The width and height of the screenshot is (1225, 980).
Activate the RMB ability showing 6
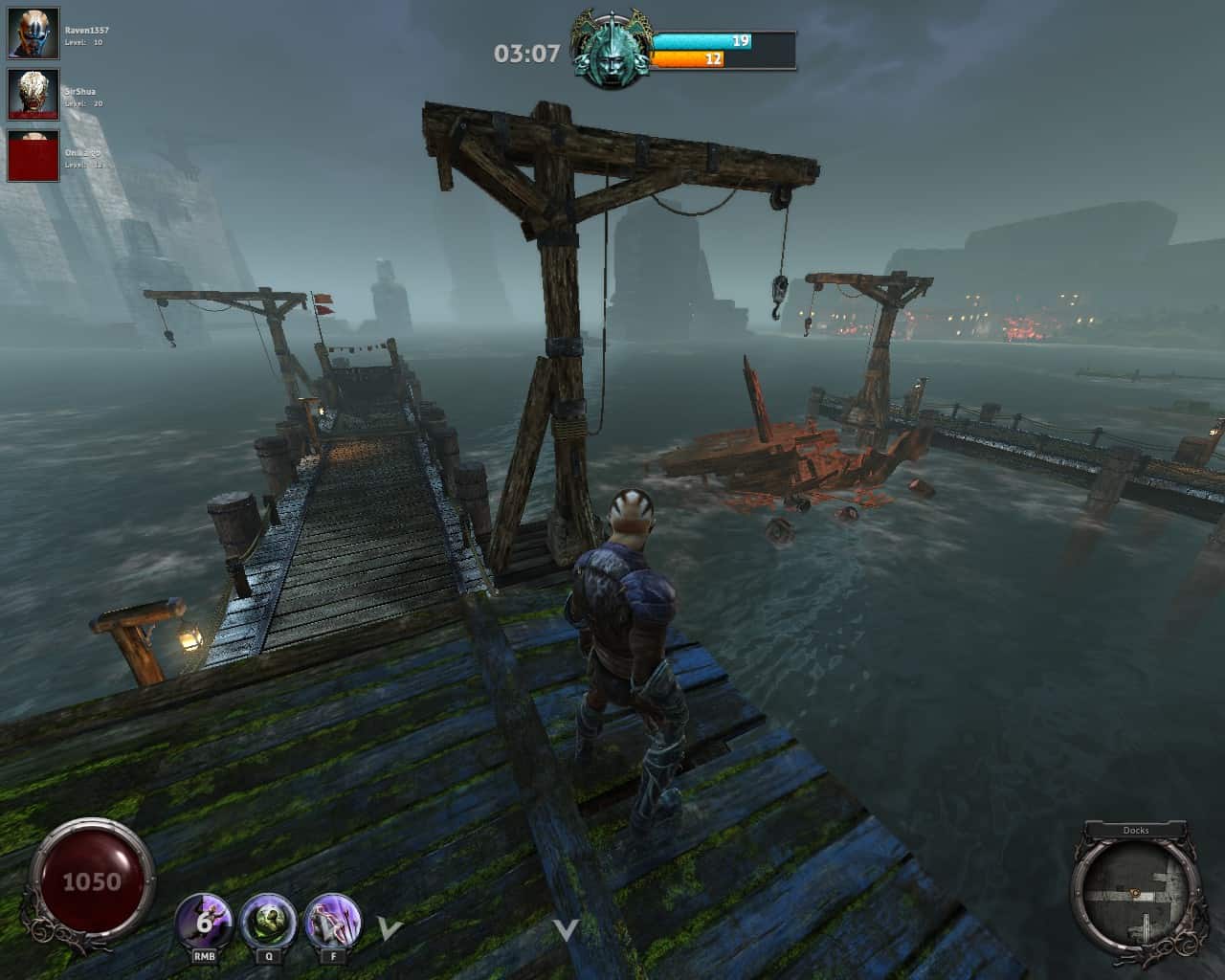(x=204, y=922)
